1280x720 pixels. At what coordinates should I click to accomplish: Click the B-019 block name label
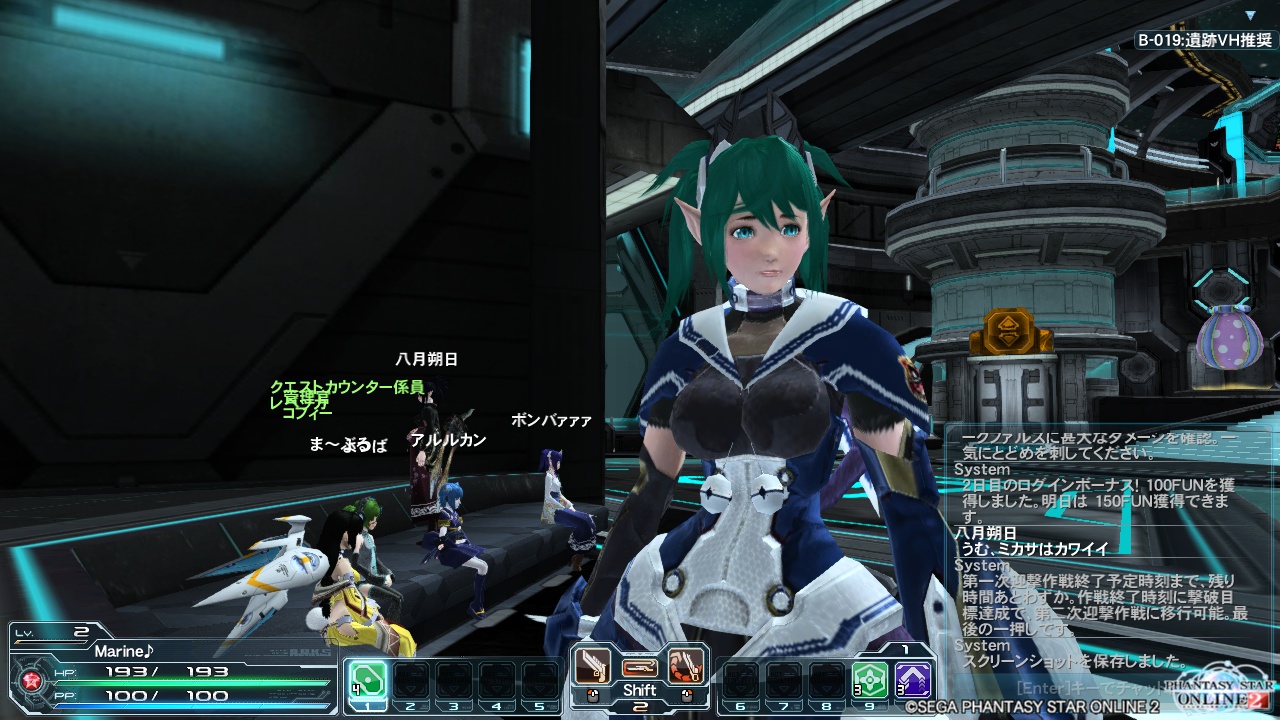pos(1206,41)
